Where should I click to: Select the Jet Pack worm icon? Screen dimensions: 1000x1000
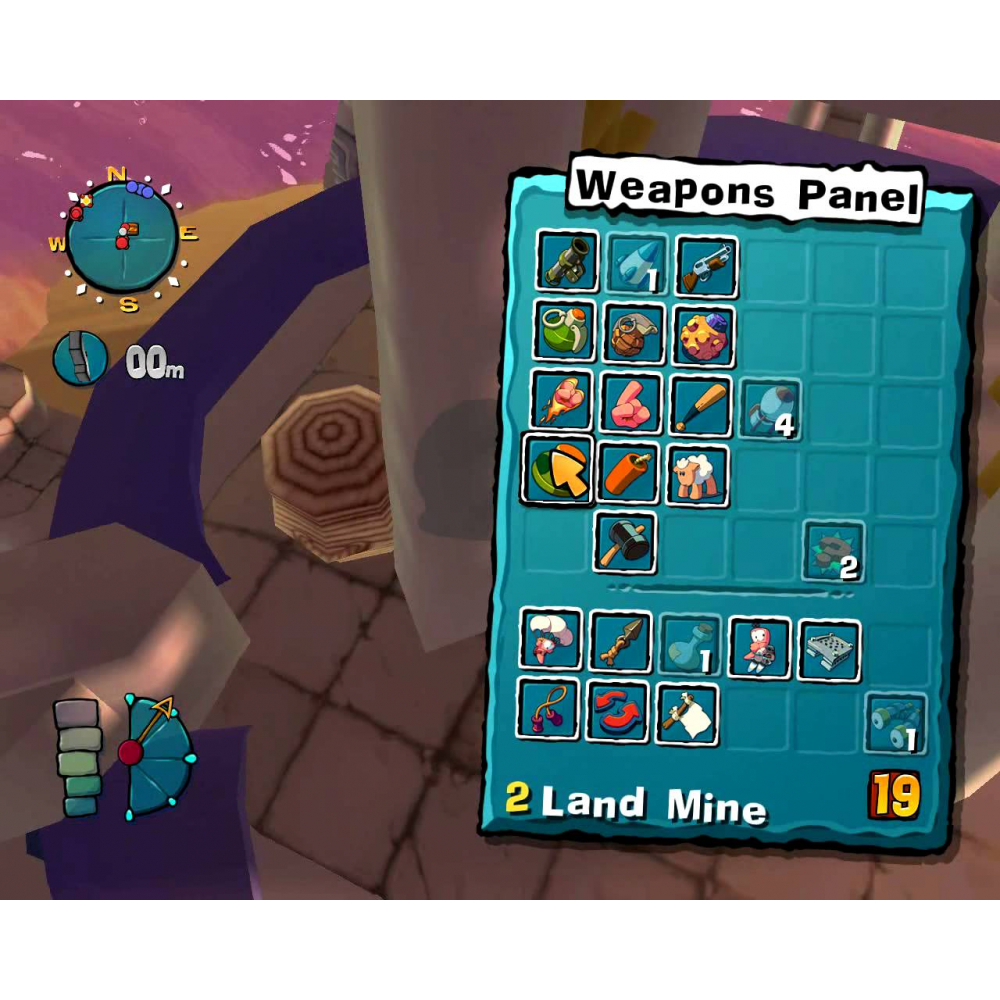[759, 649]
